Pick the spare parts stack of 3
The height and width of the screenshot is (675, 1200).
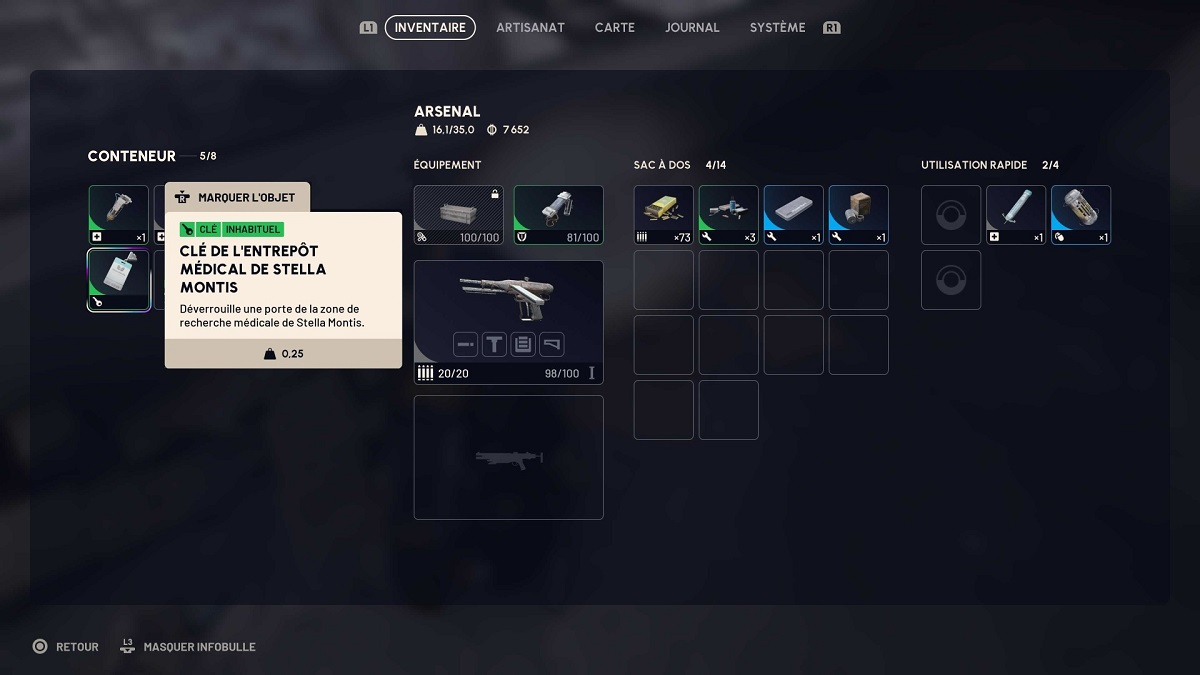(729, 215)
